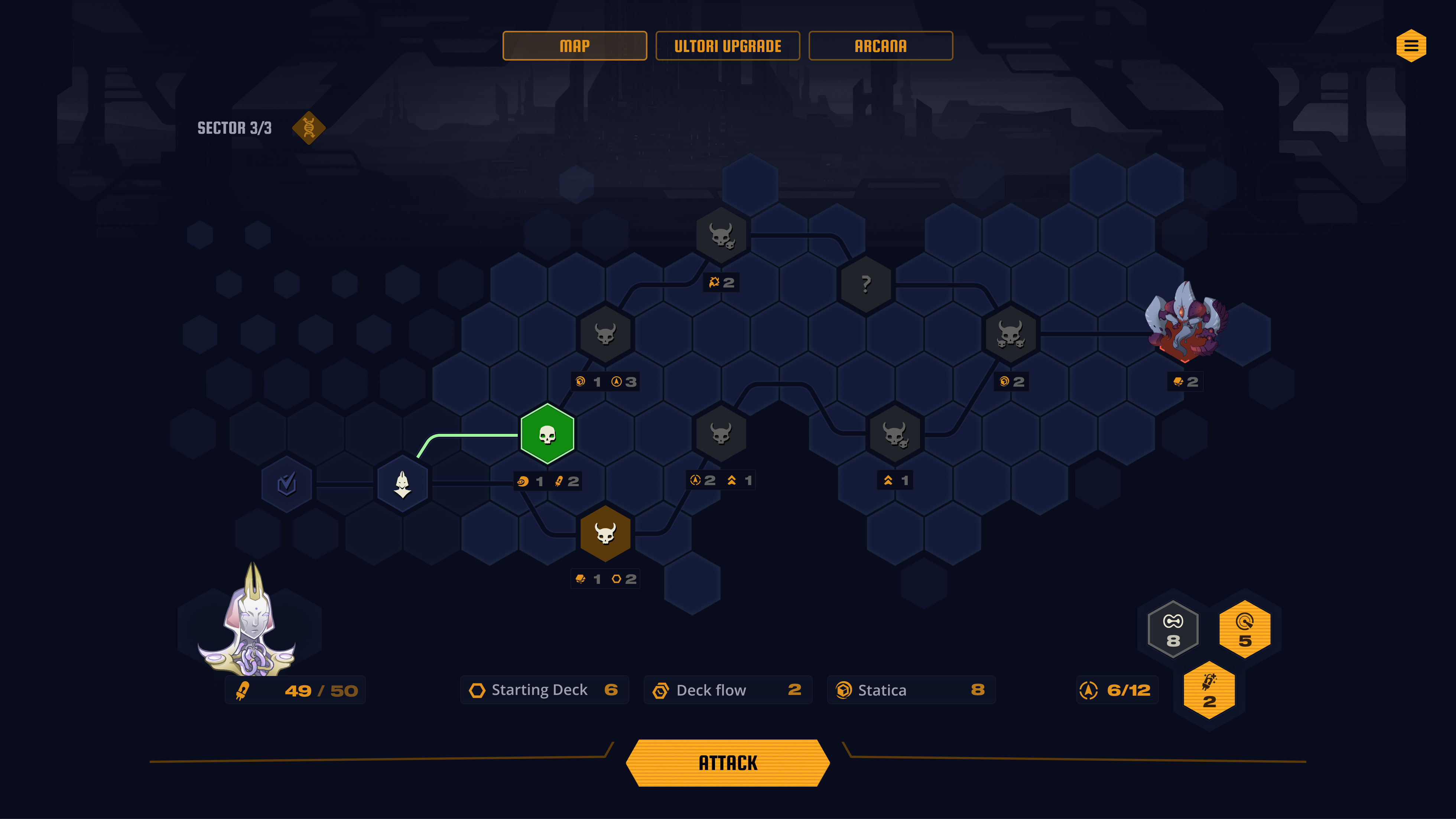Click the white fox start node on the left
This screenshot has height=819, width=1456.
coord(402,483)
